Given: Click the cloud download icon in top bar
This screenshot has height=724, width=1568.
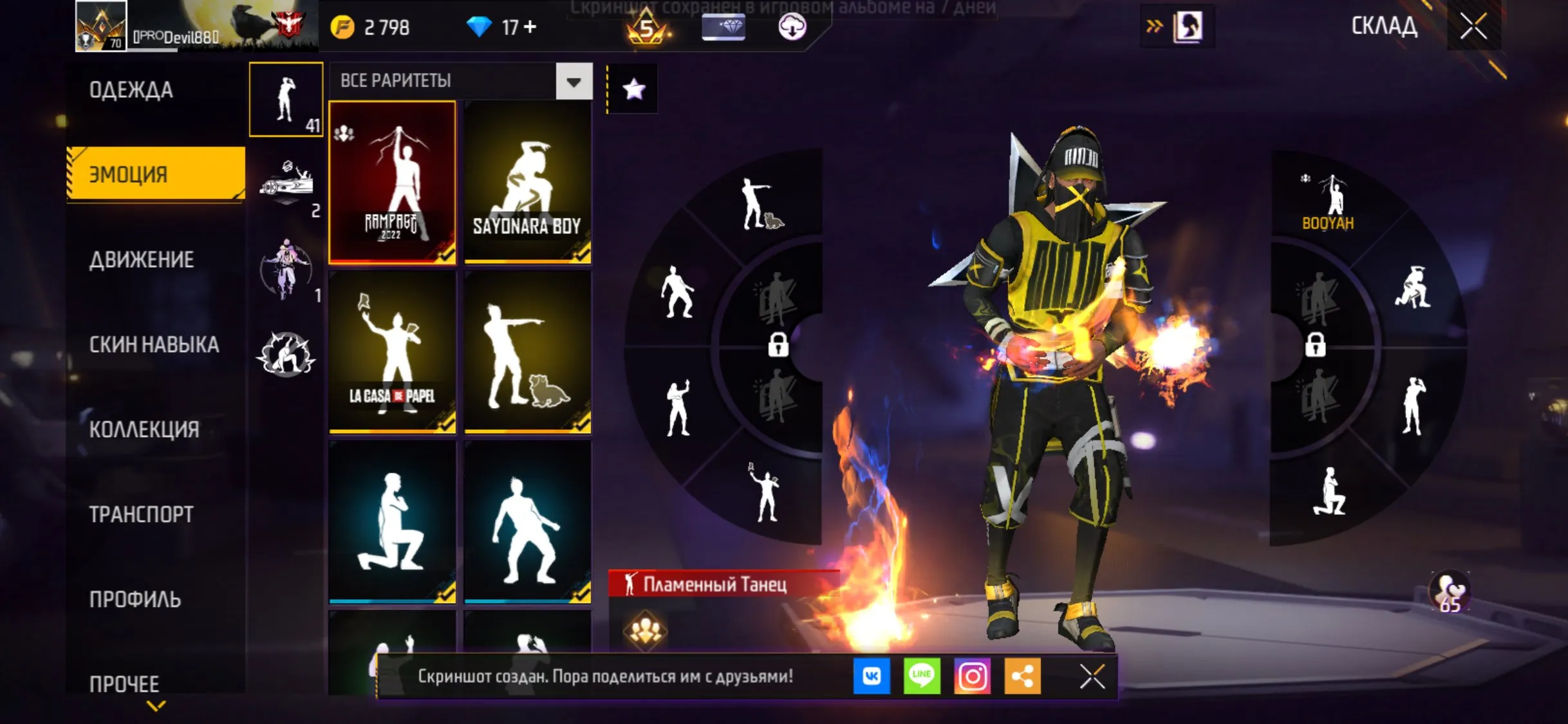Looking at the screenshot, I should [793, 27].
